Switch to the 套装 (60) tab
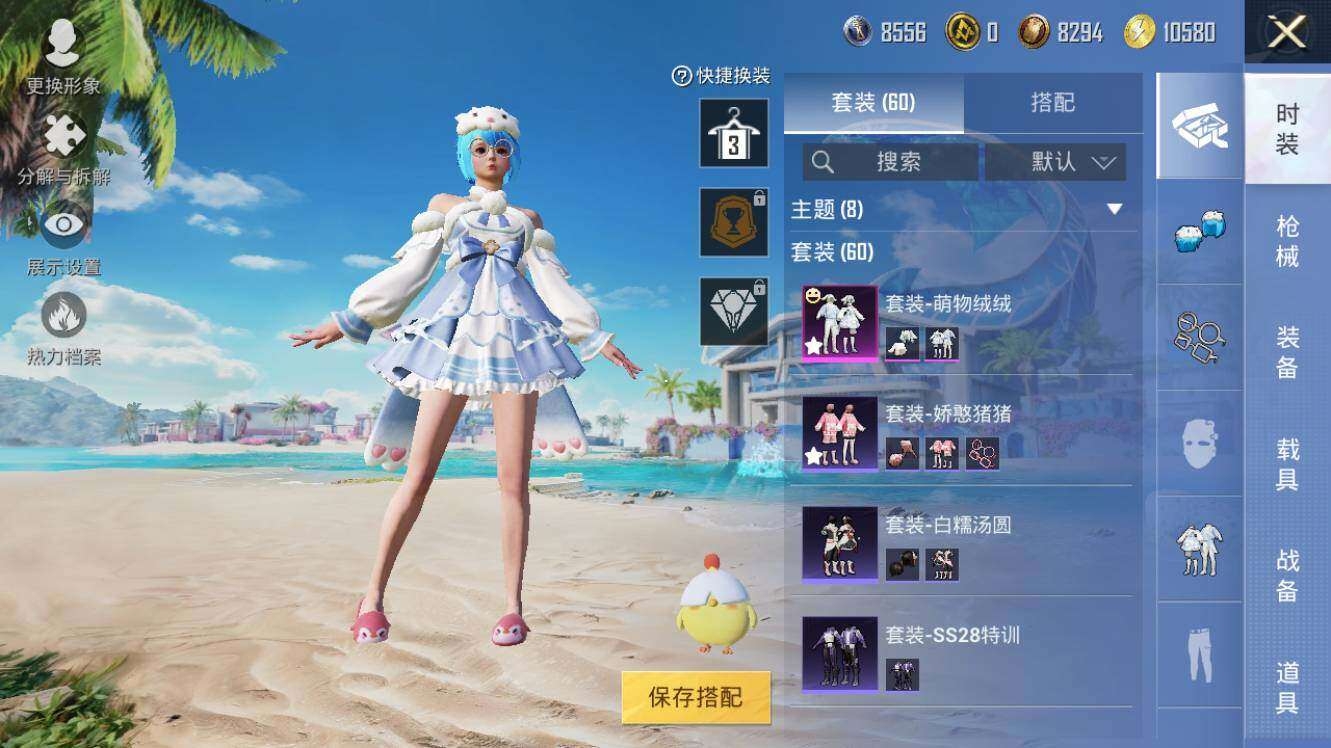Viewport: 1331px width, 748px height. [x=873, y=103]
